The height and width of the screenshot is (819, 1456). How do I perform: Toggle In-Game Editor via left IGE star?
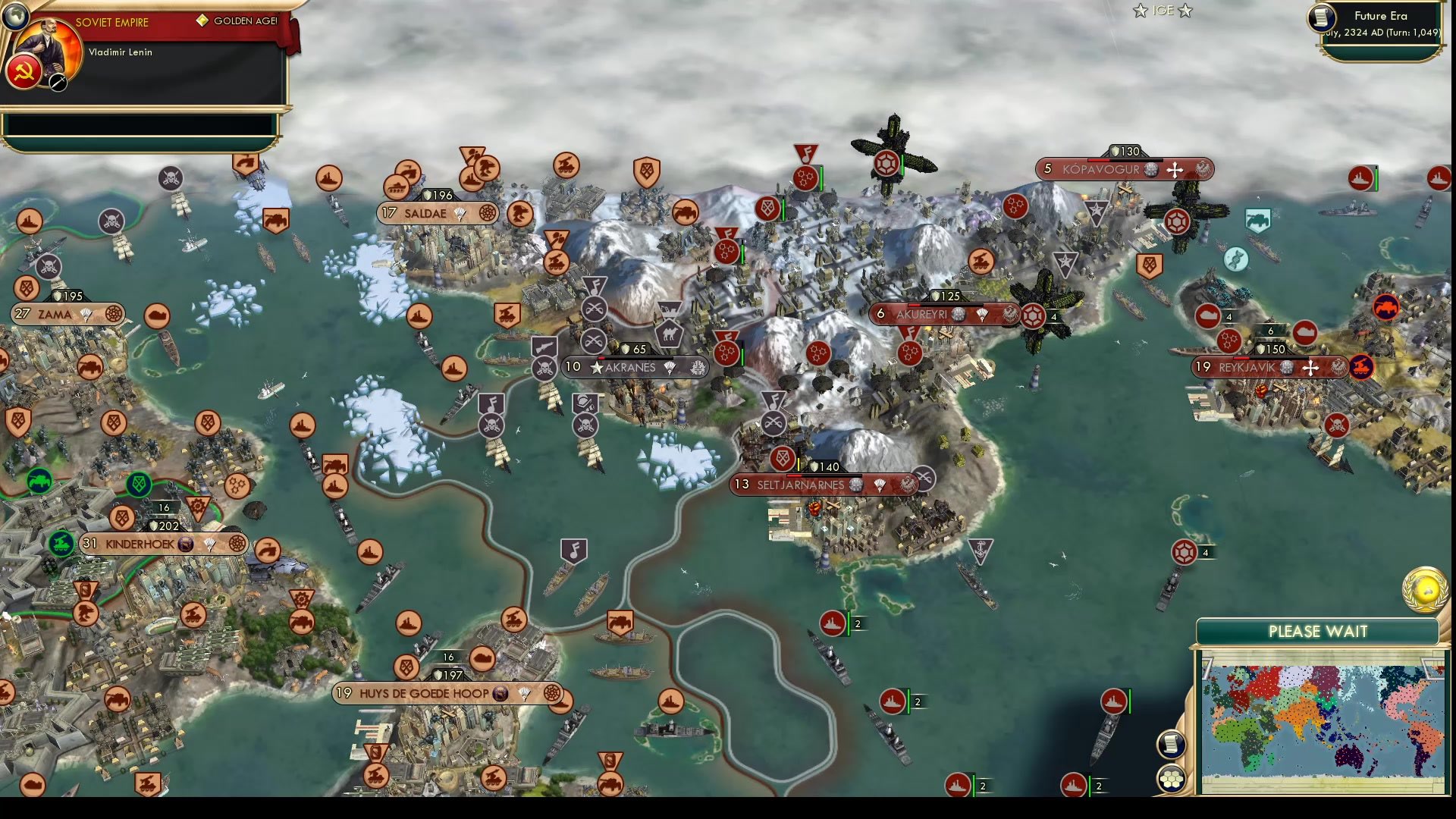[1141, 11]
